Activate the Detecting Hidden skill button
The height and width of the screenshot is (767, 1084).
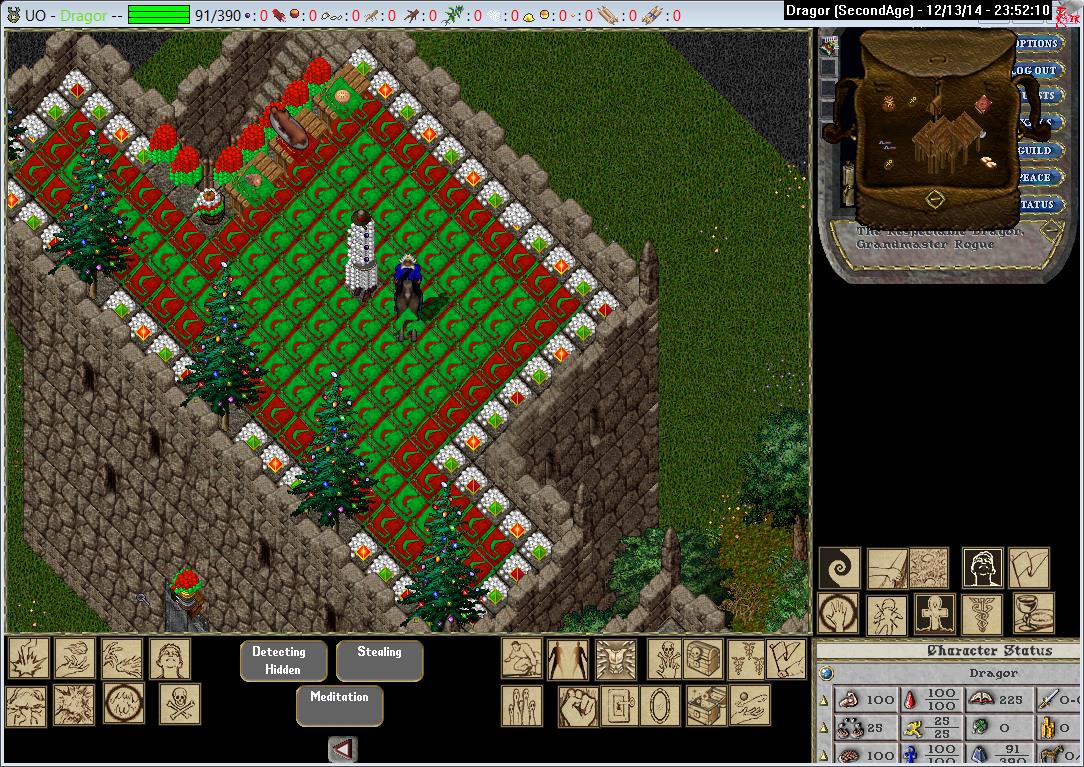[x=278, y=660]
